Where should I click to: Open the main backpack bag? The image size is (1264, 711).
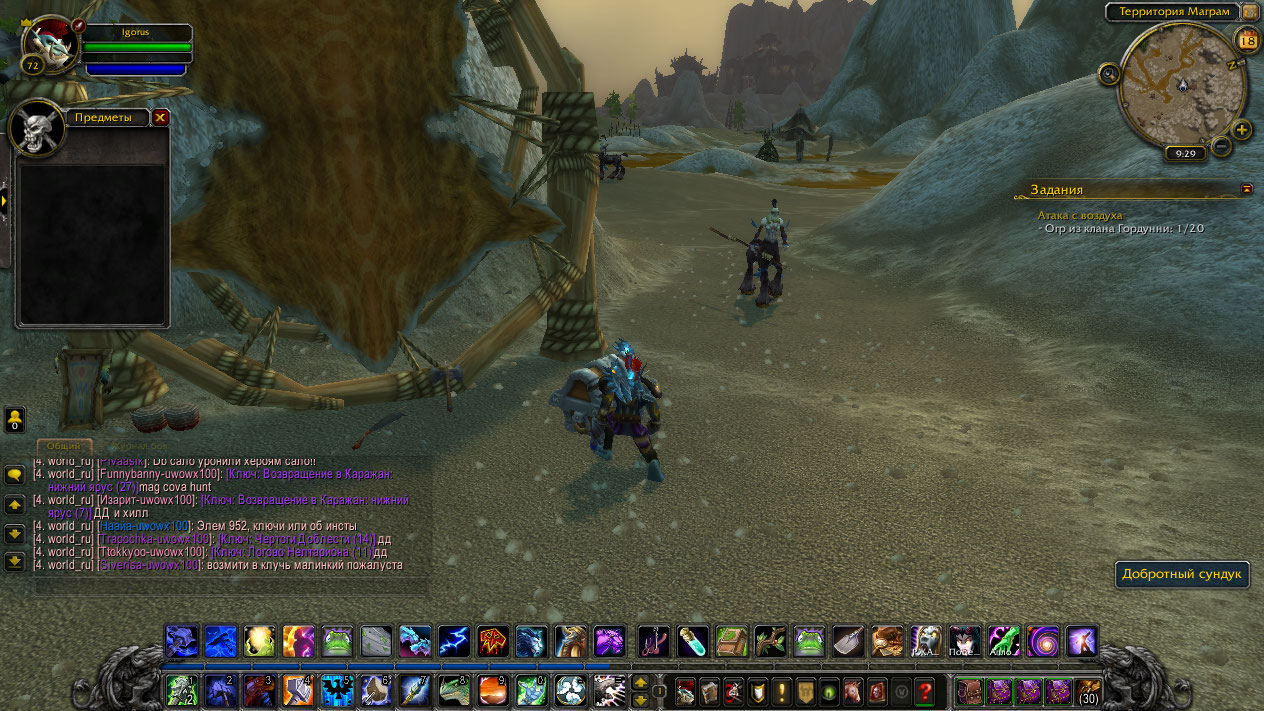coord(1087,691)
